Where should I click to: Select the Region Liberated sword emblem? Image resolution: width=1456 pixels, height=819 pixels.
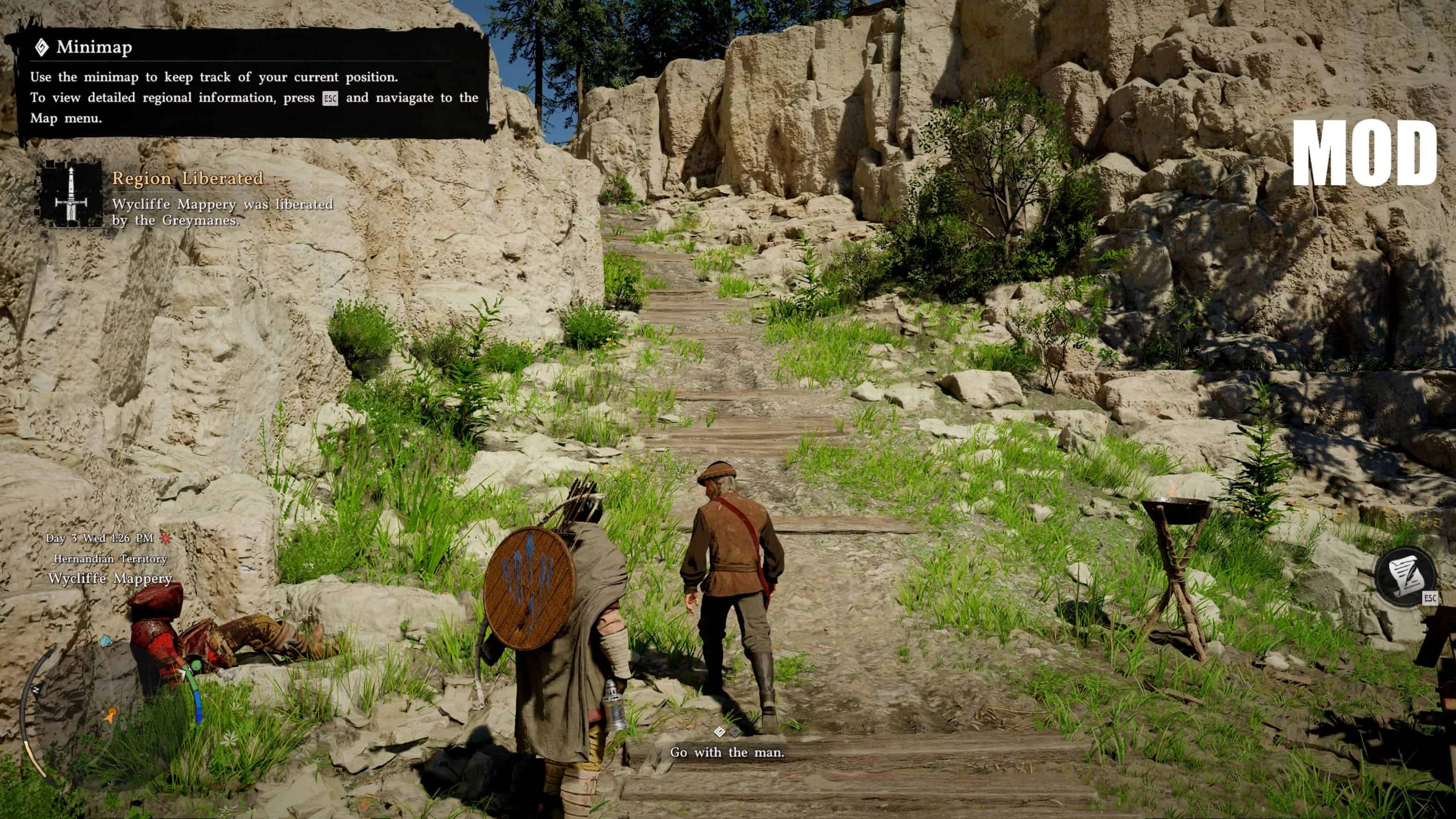pyautogui.click(x=71, y=193)
